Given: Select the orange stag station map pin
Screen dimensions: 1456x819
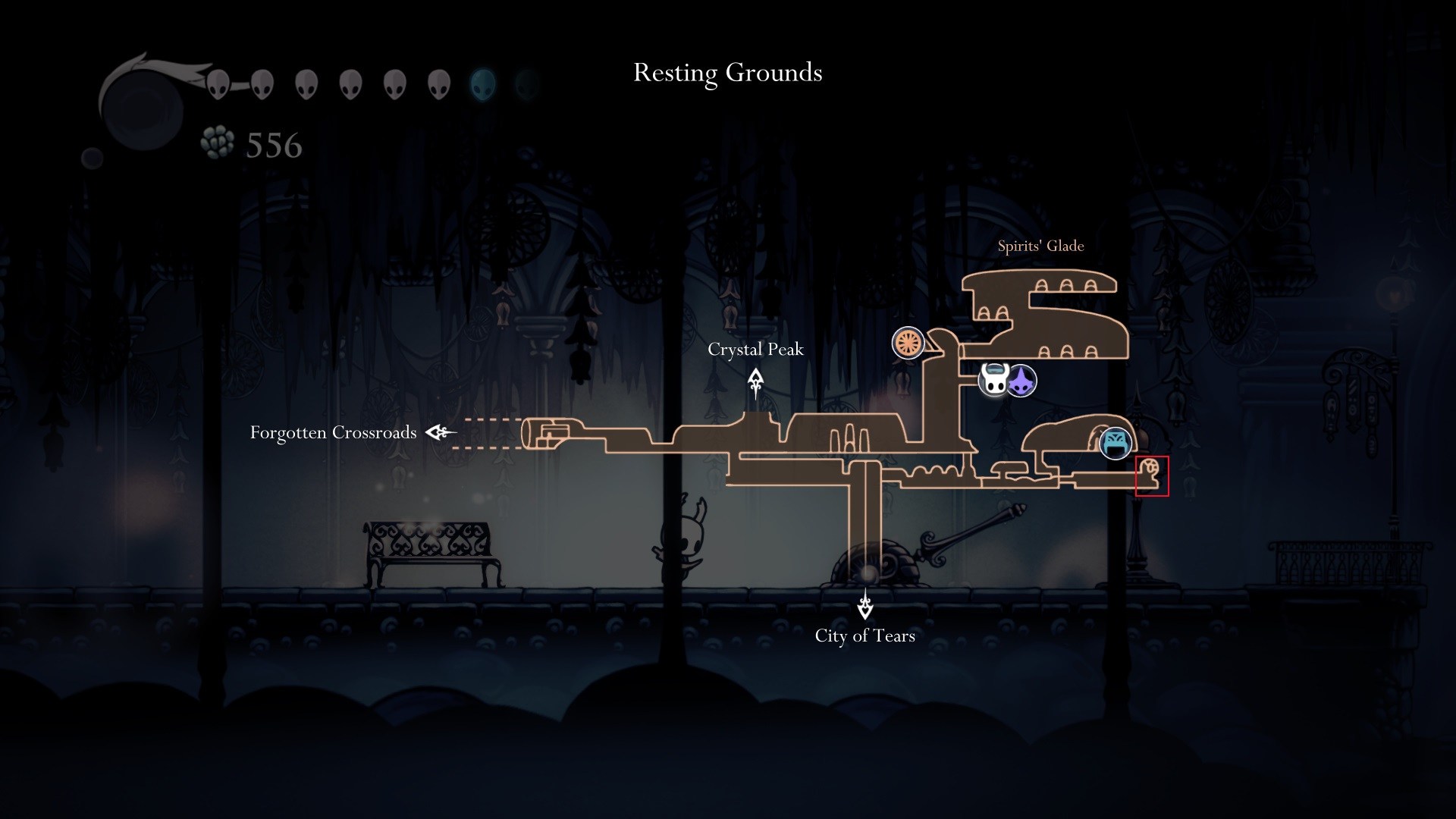Looking at the screenshot, I should (908, 343).
